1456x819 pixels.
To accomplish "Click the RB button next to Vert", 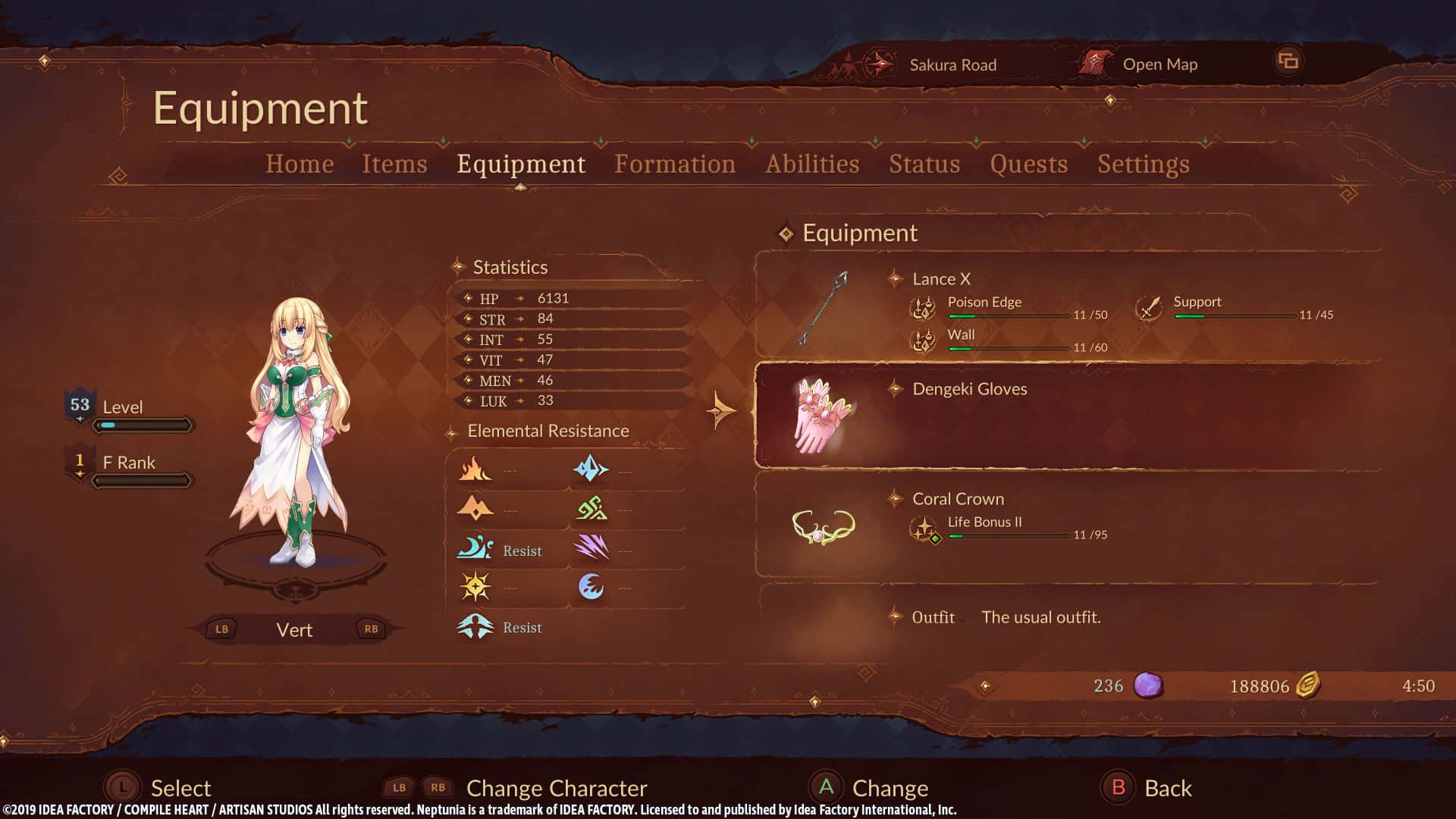I will (369, 629).
